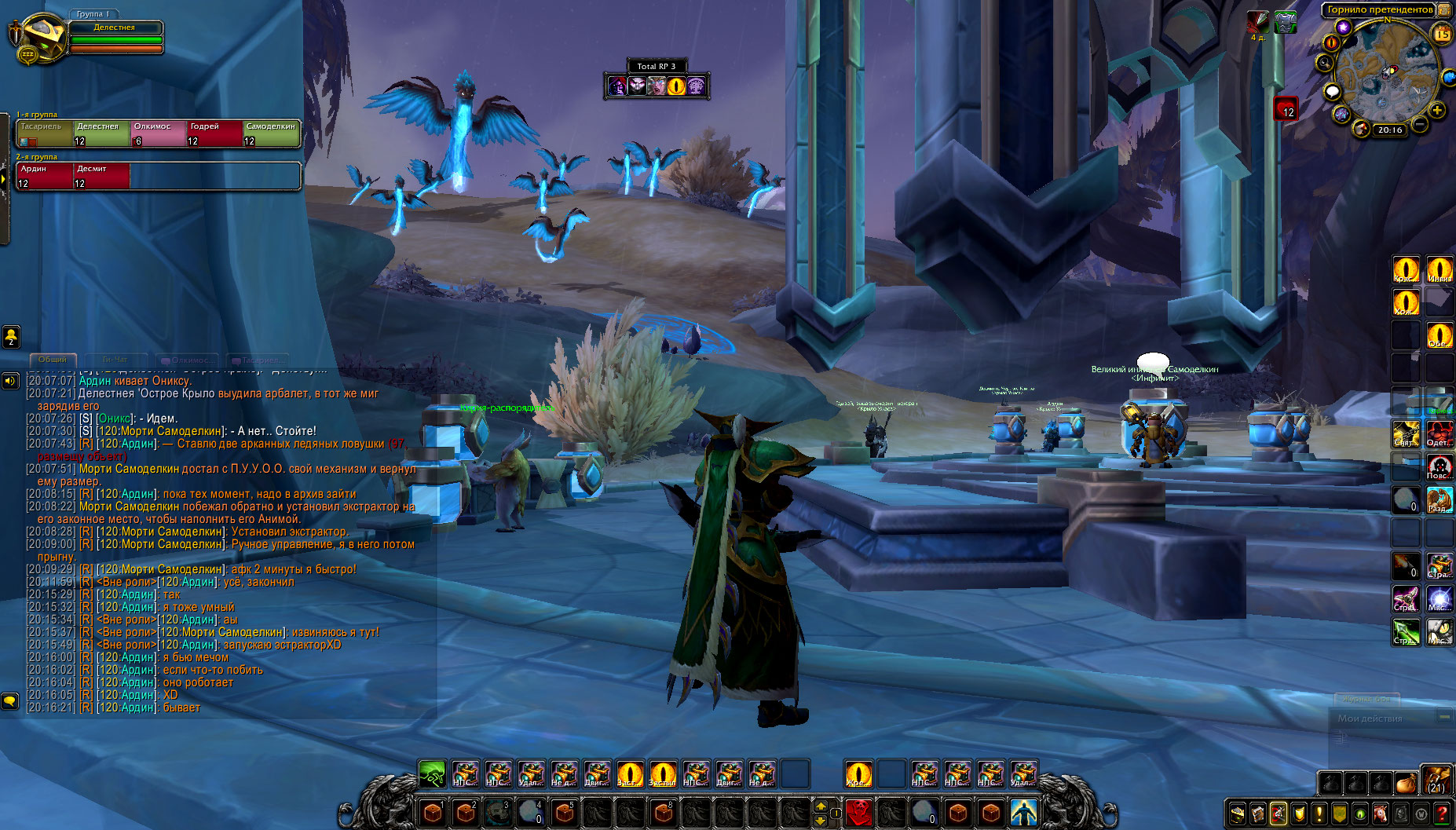The height and width of the screenshot is (830, 1456).
Task: Activate the glowing blue figure ability
Action: tap(1023, 811)
